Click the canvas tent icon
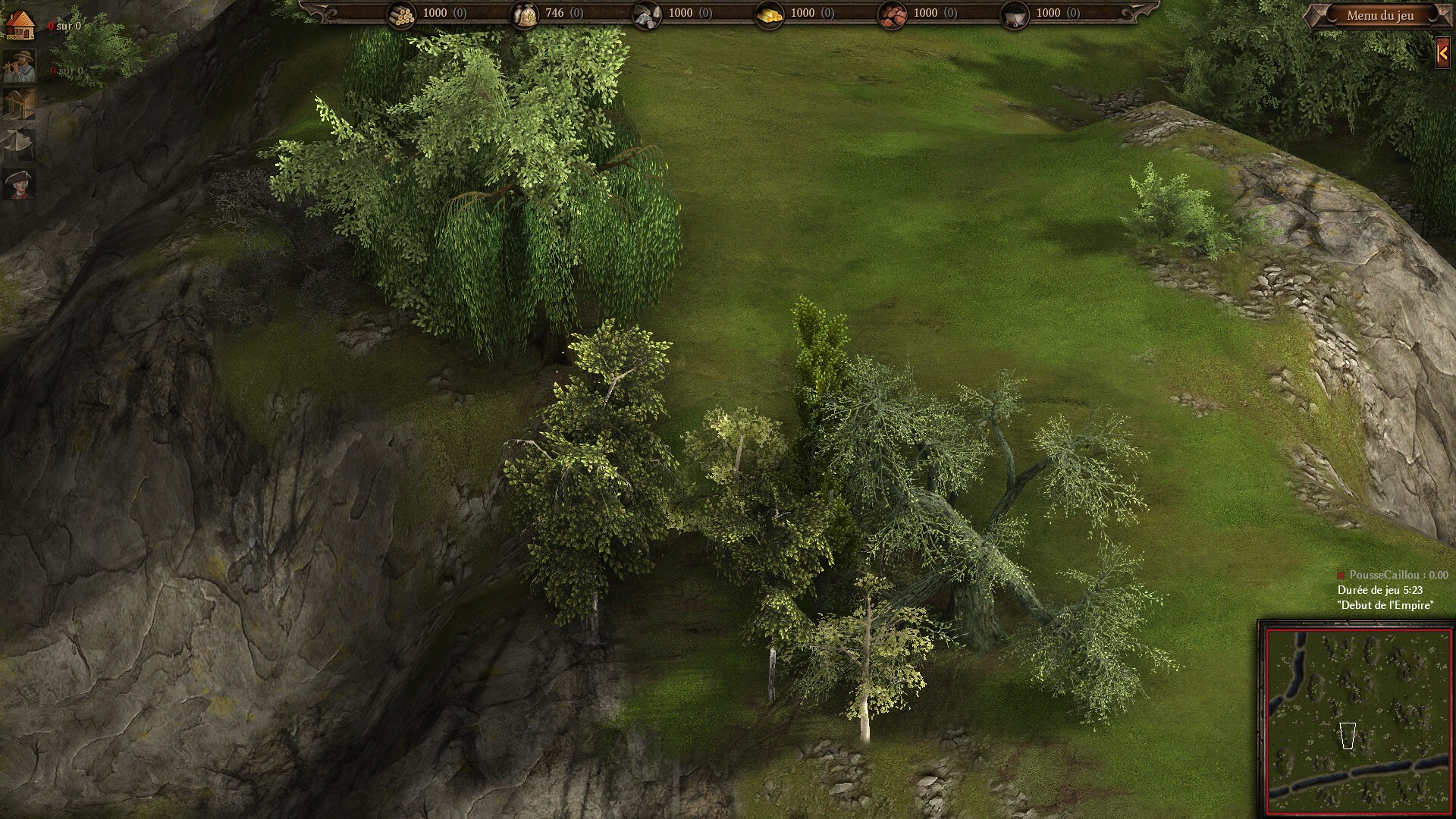Screen dimensions: 1456x819 (x=19, y=144)
